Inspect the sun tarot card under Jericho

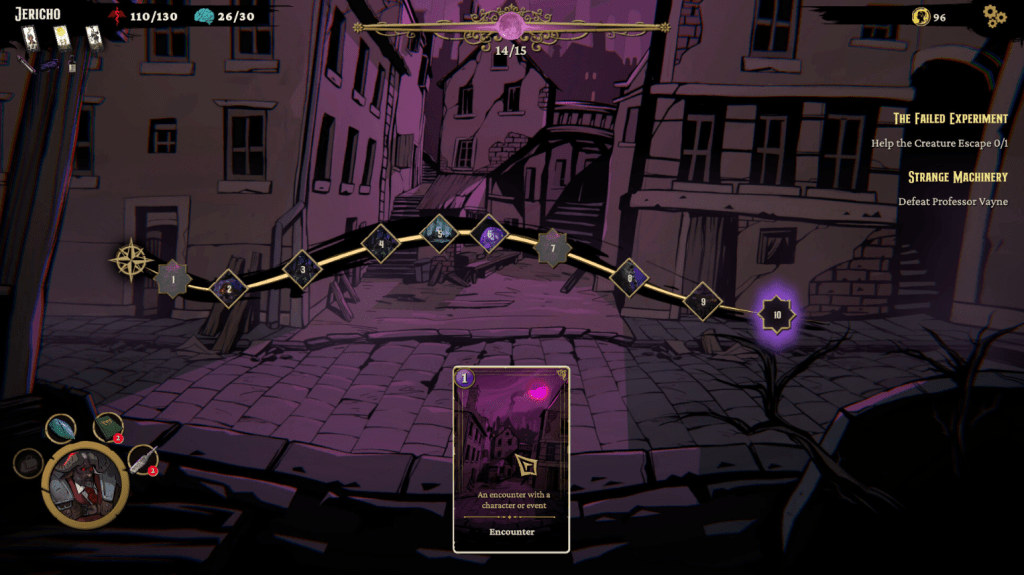pos(61,38)
